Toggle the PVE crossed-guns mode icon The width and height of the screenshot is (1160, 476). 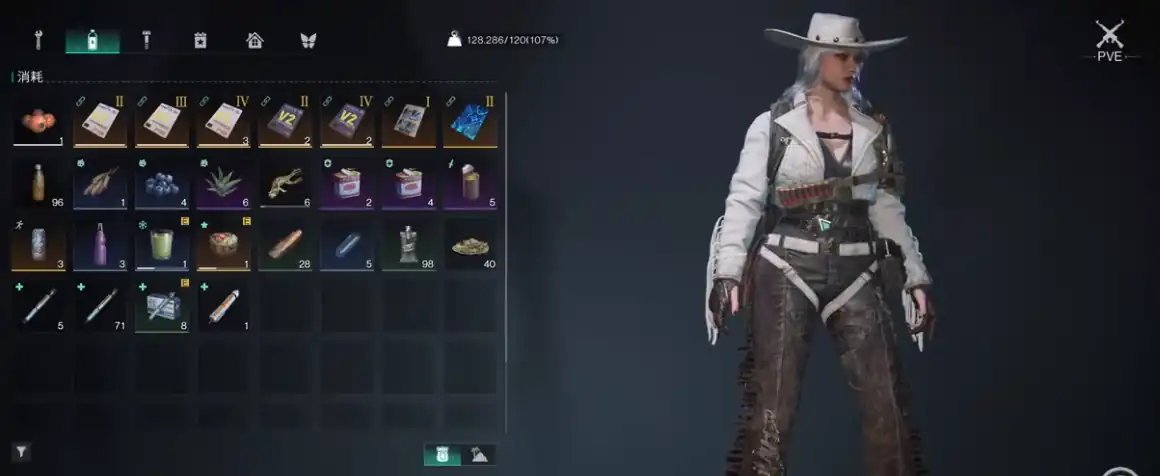pos(1109,38)
